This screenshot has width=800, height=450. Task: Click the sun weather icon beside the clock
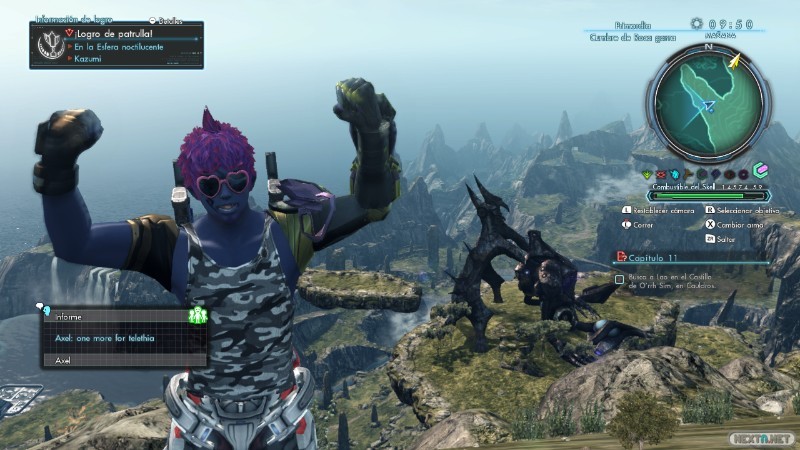697,23
